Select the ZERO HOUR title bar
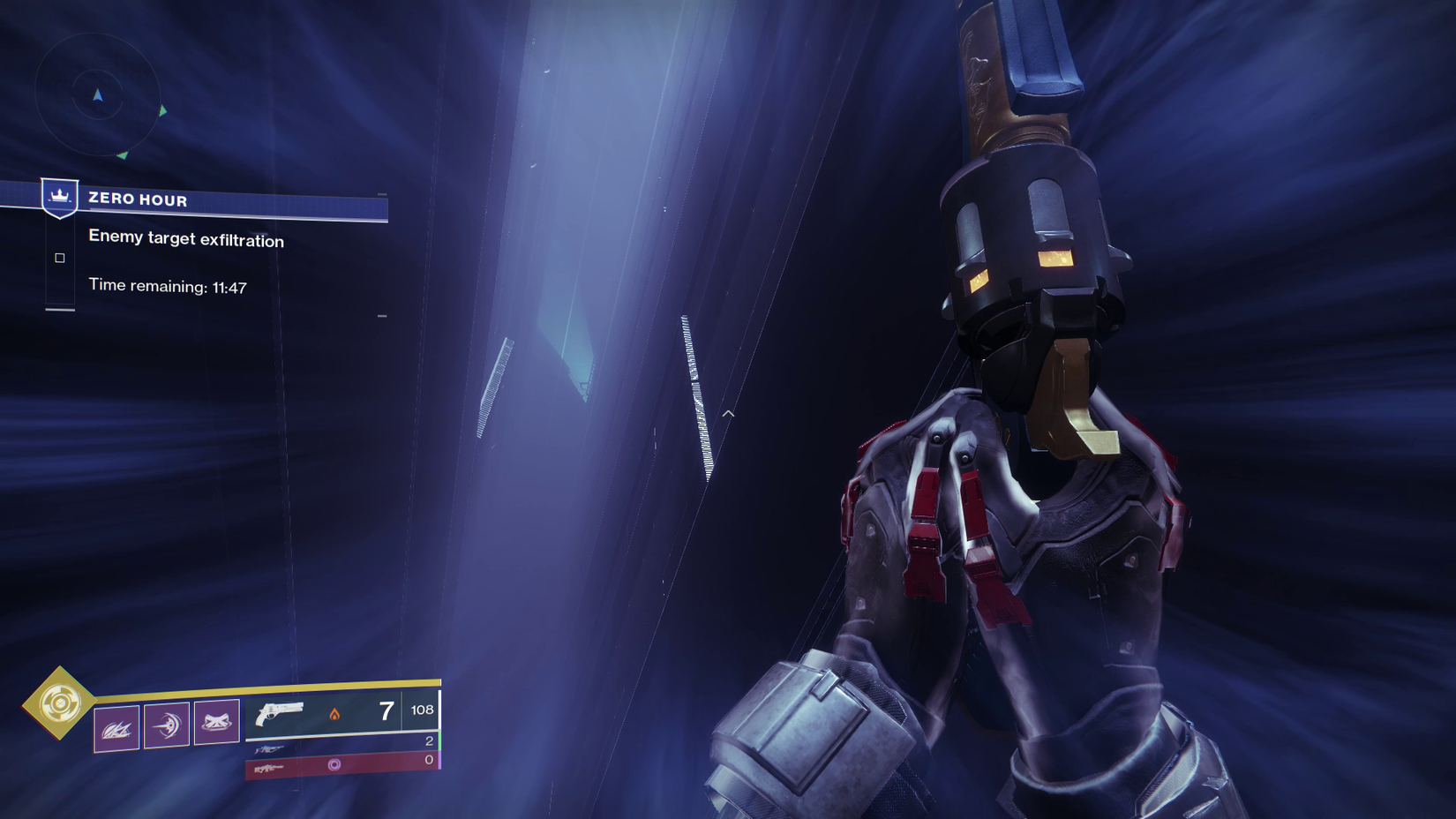This screenshot has width=1456, height=819. pos(137,199)
